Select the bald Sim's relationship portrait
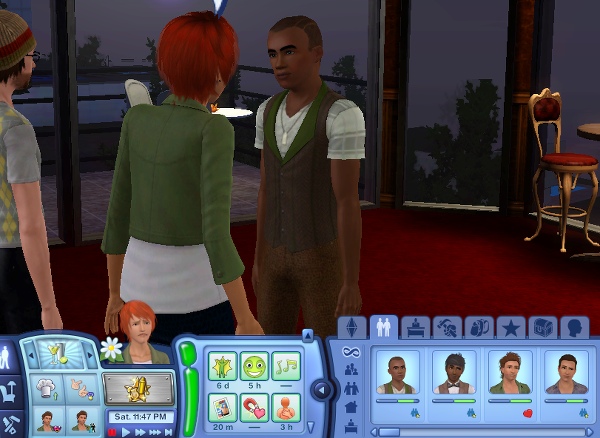This screenshot has height=438, width=600. (x=399, y=374)
